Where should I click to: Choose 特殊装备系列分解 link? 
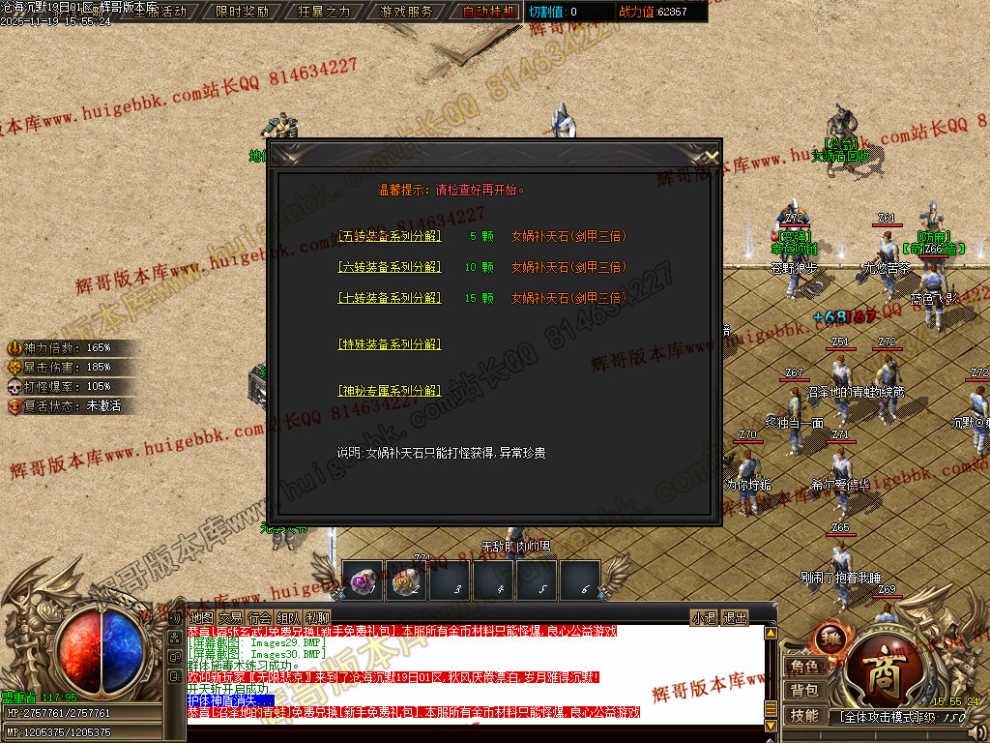pos(389,344)
